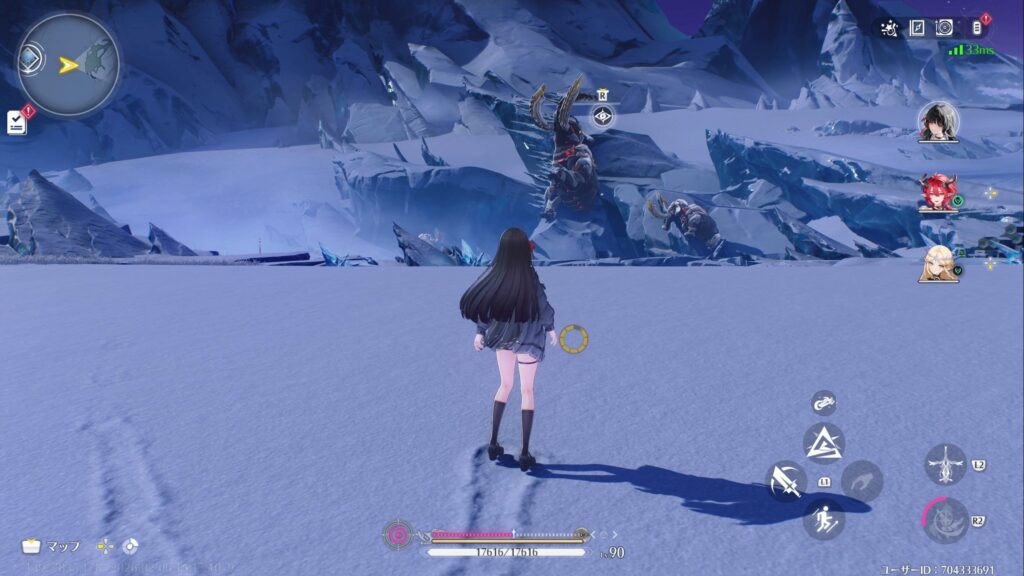The image size is (1024, 576).
Task: Tap the dimmed hand grab button
Action: pyautogui.click(x=861, y=481)
